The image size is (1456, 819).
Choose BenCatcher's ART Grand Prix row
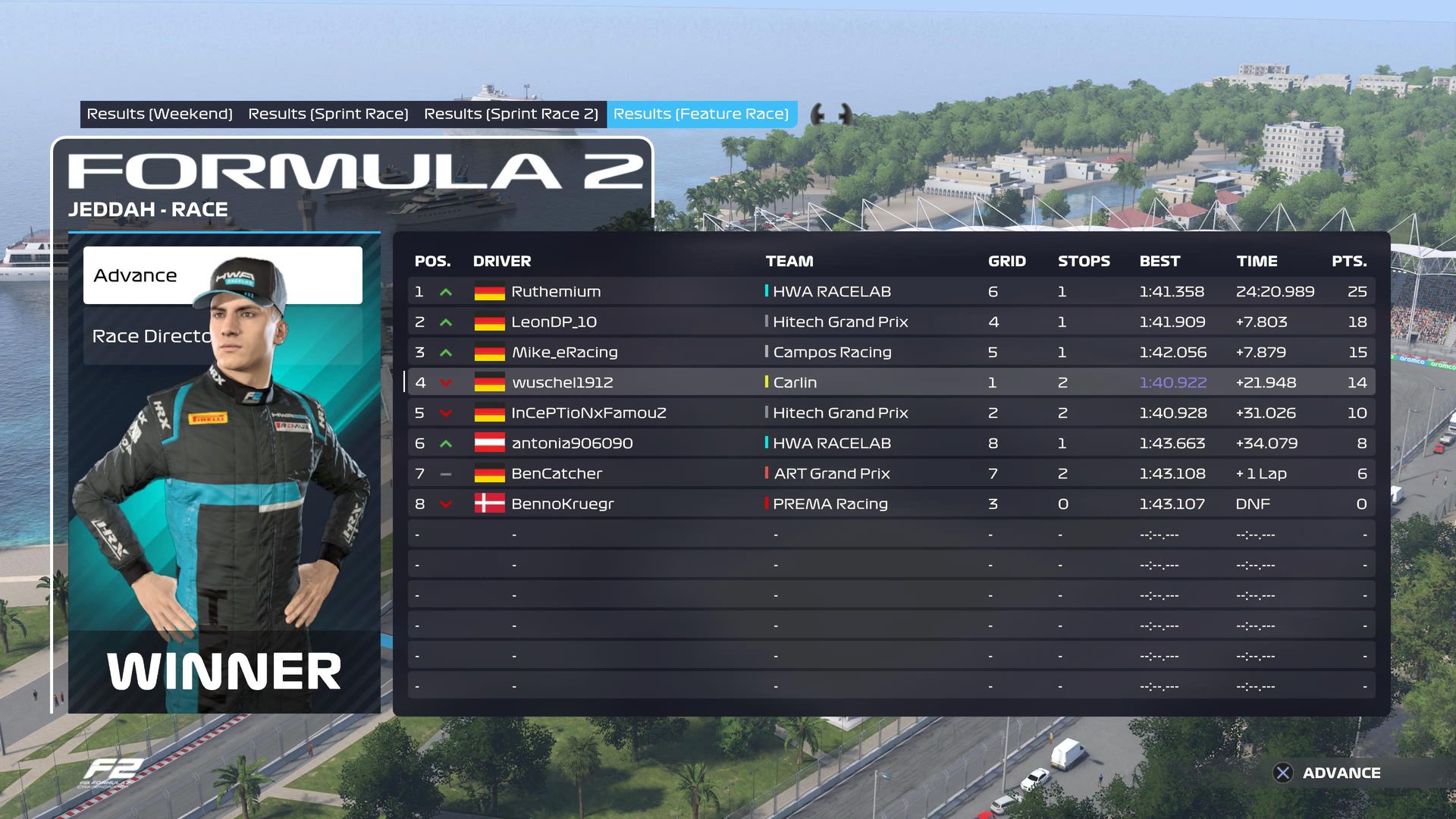[890, 473]
